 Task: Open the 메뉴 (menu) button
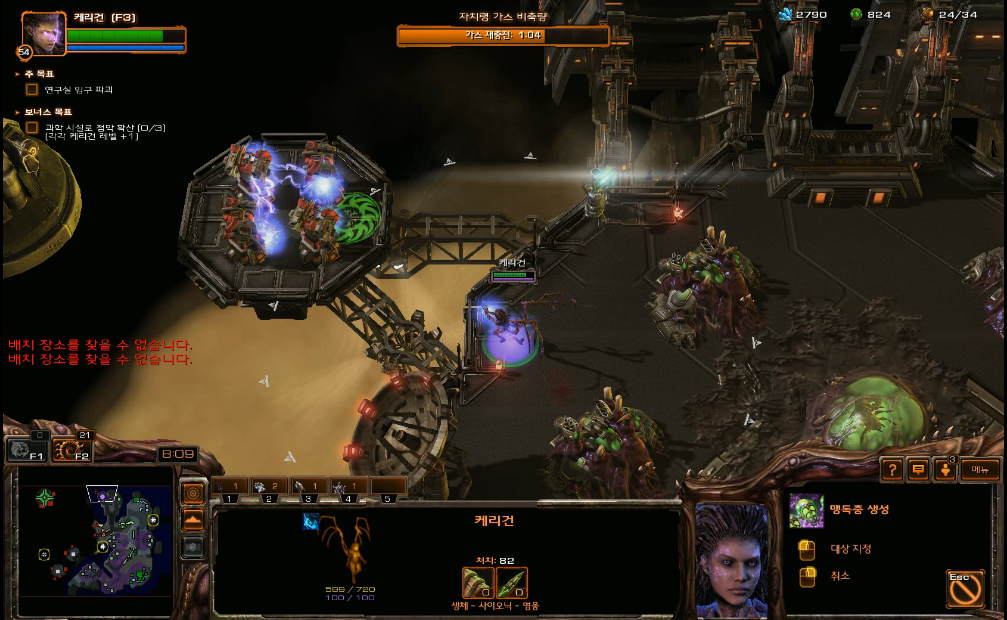tap(980, 469)
